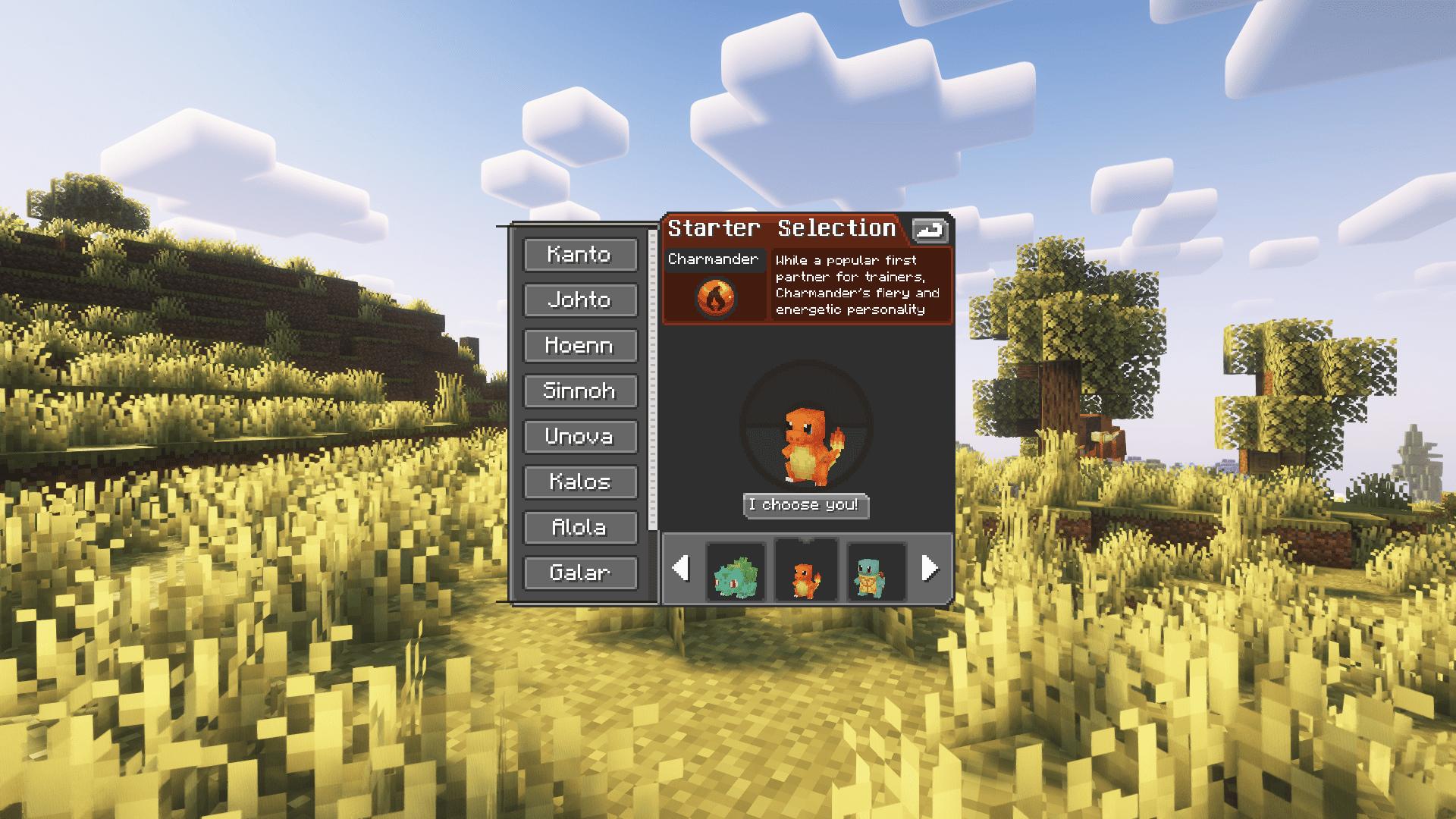The height and width of the screenshot is (819, 1456).
Task: Click the highlighted Charmander slot in the carousel
Action: (x=806, y=570)
